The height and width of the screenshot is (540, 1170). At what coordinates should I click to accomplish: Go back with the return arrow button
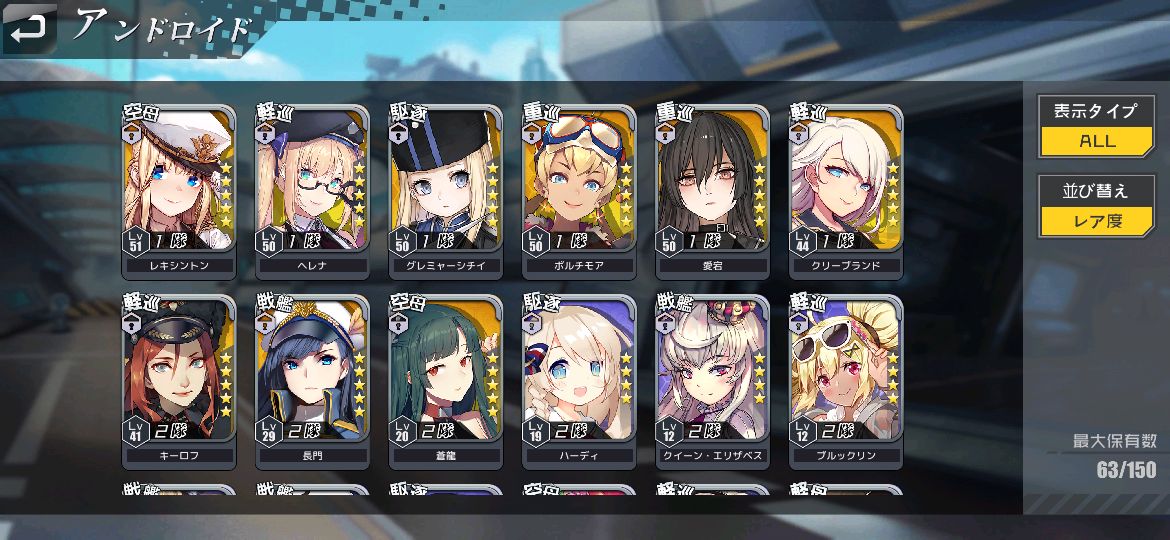(30, 30)
